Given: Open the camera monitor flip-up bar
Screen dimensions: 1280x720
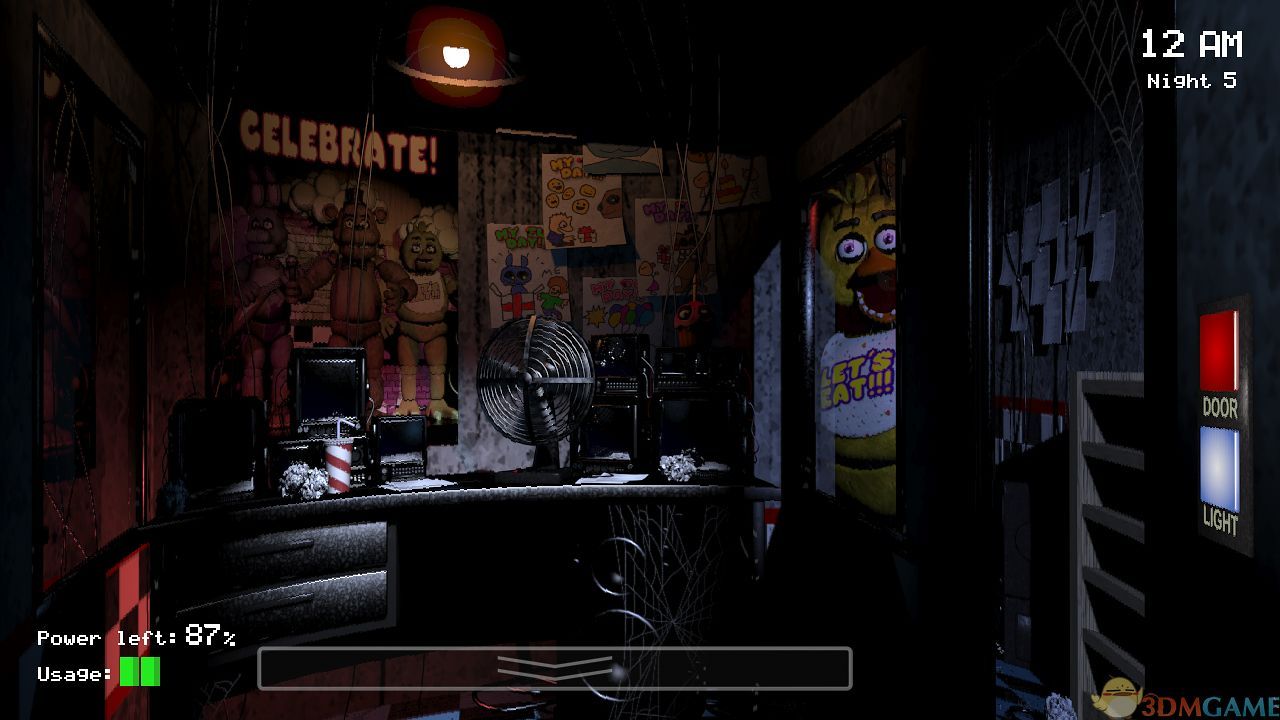Looking at the screenshot, I should [554, 668].
